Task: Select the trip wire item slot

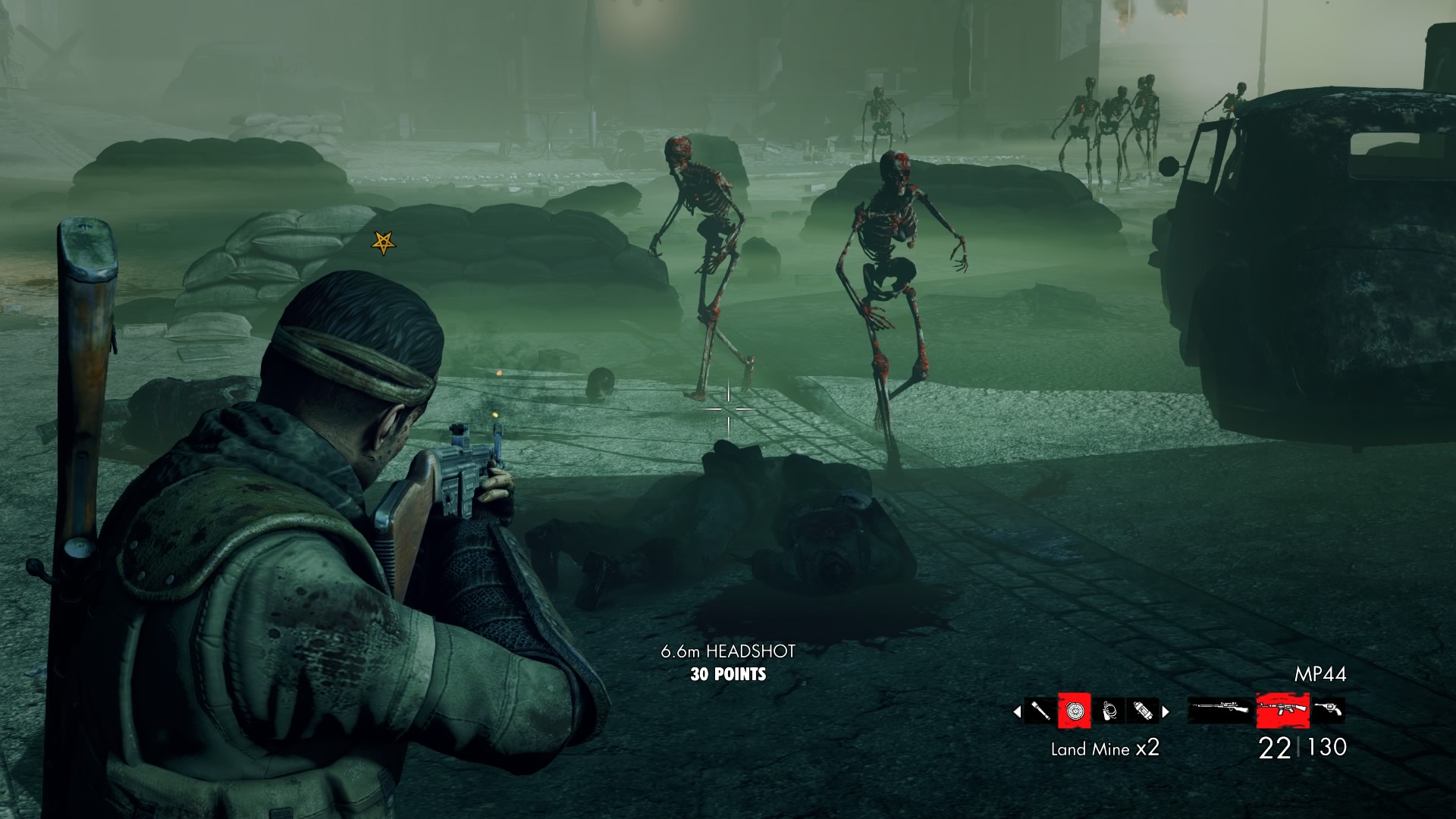Action: tap(1109, 711)
